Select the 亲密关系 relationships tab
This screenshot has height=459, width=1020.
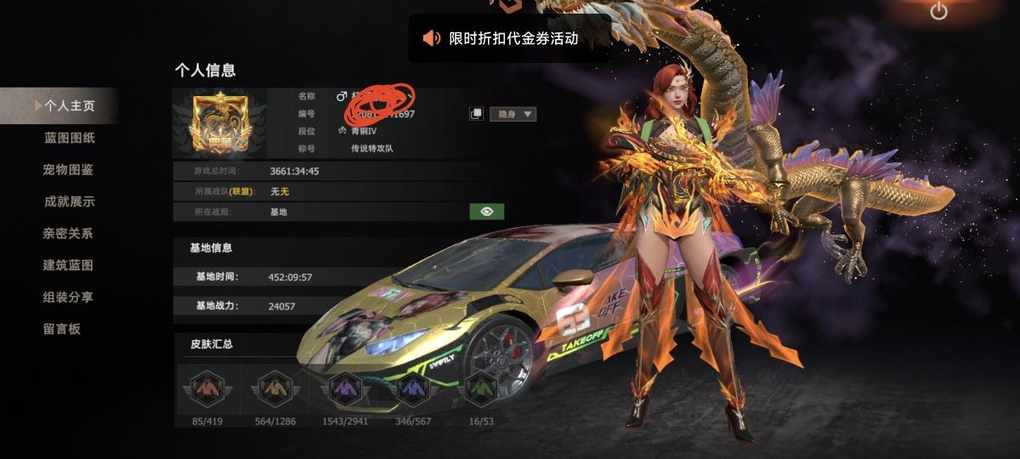click(x=69, y=233)
